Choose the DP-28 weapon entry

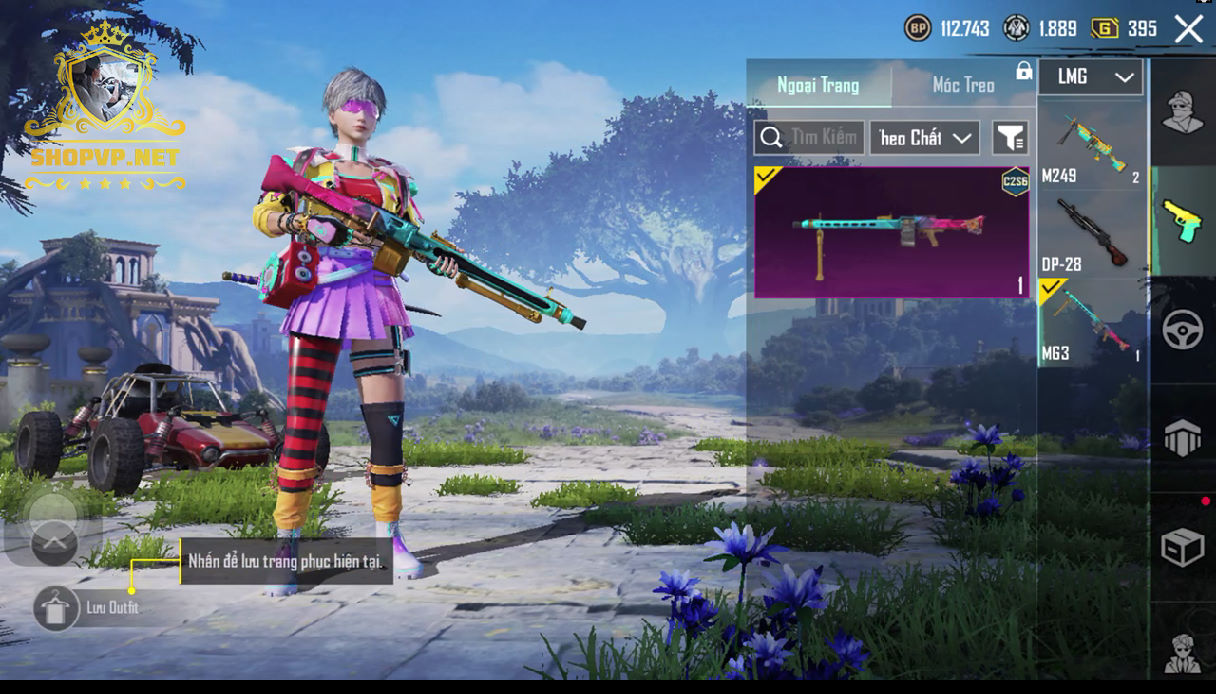[1092, 233]
